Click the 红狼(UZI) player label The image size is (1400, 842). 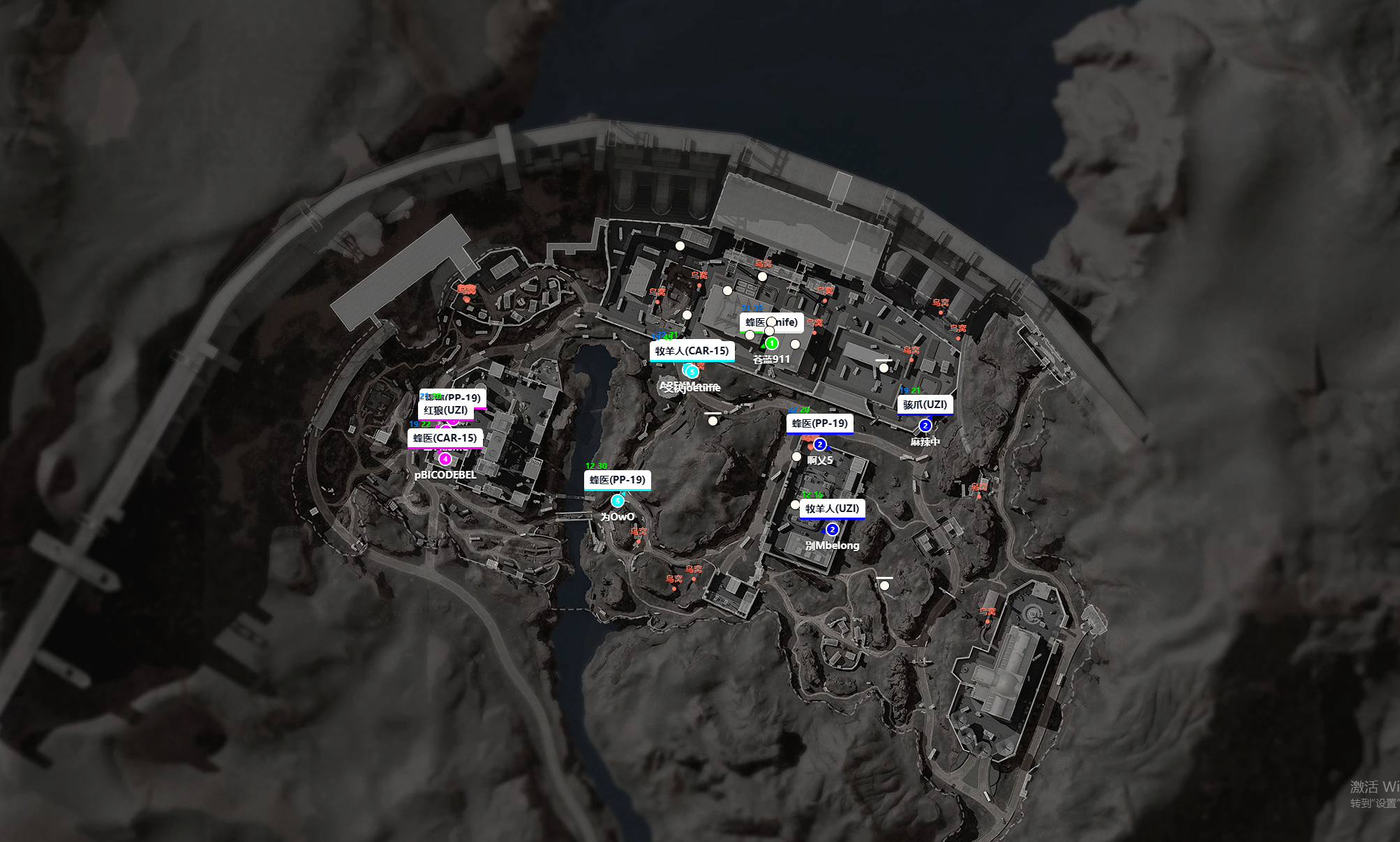[445, 411]
